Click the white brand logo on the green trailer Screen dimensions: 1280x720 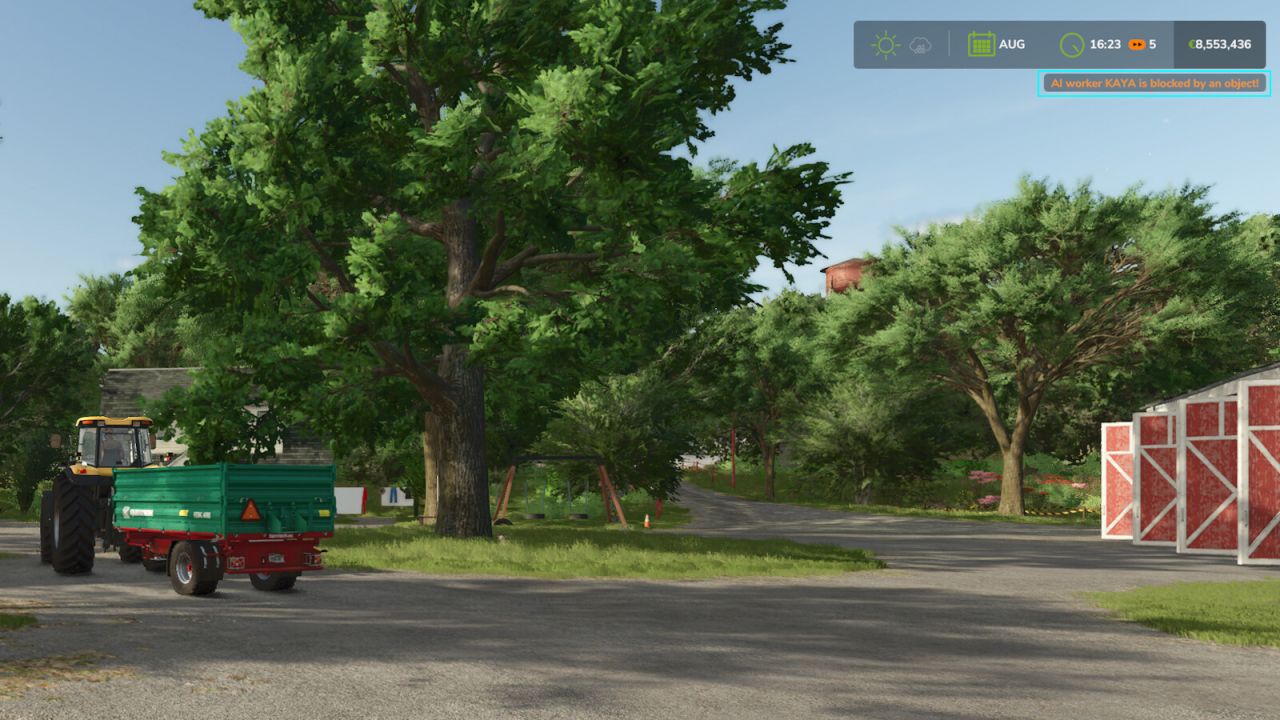click(x=140, y=510)
